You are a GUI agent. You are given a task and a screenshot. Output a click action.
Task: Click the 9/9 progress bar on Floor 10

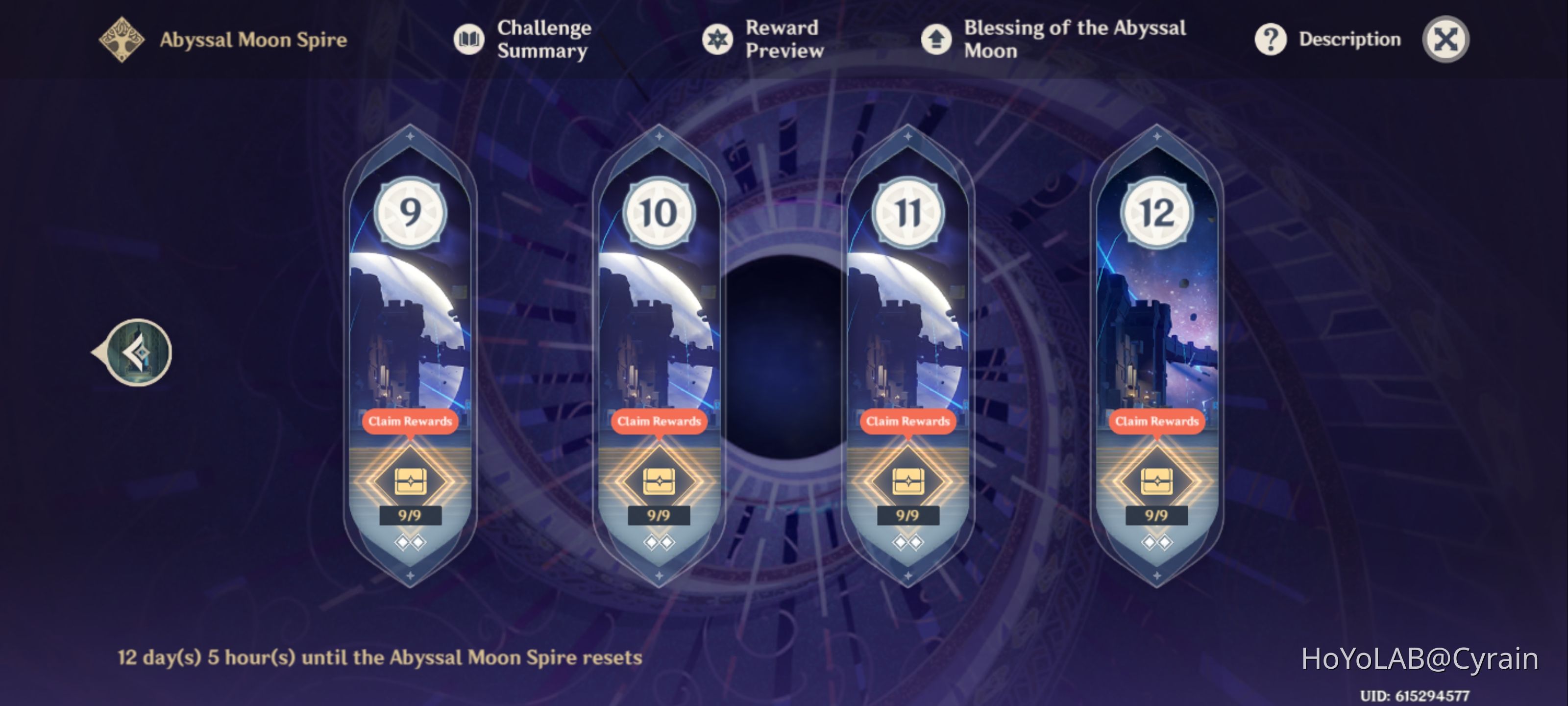[x=659, y=515]
